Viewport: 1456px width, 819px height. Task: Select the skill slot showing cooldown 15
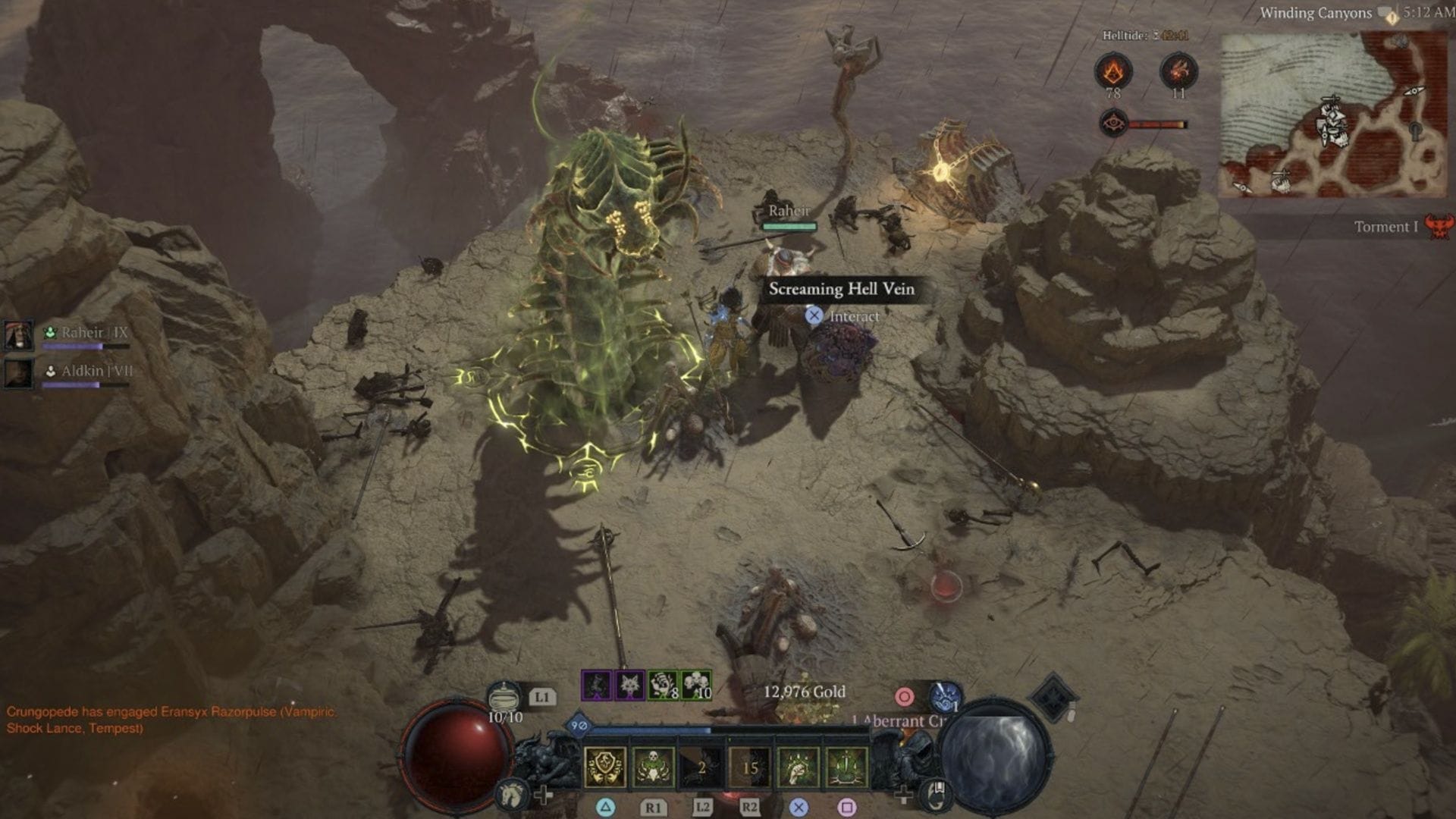click(x=750, y=767)
